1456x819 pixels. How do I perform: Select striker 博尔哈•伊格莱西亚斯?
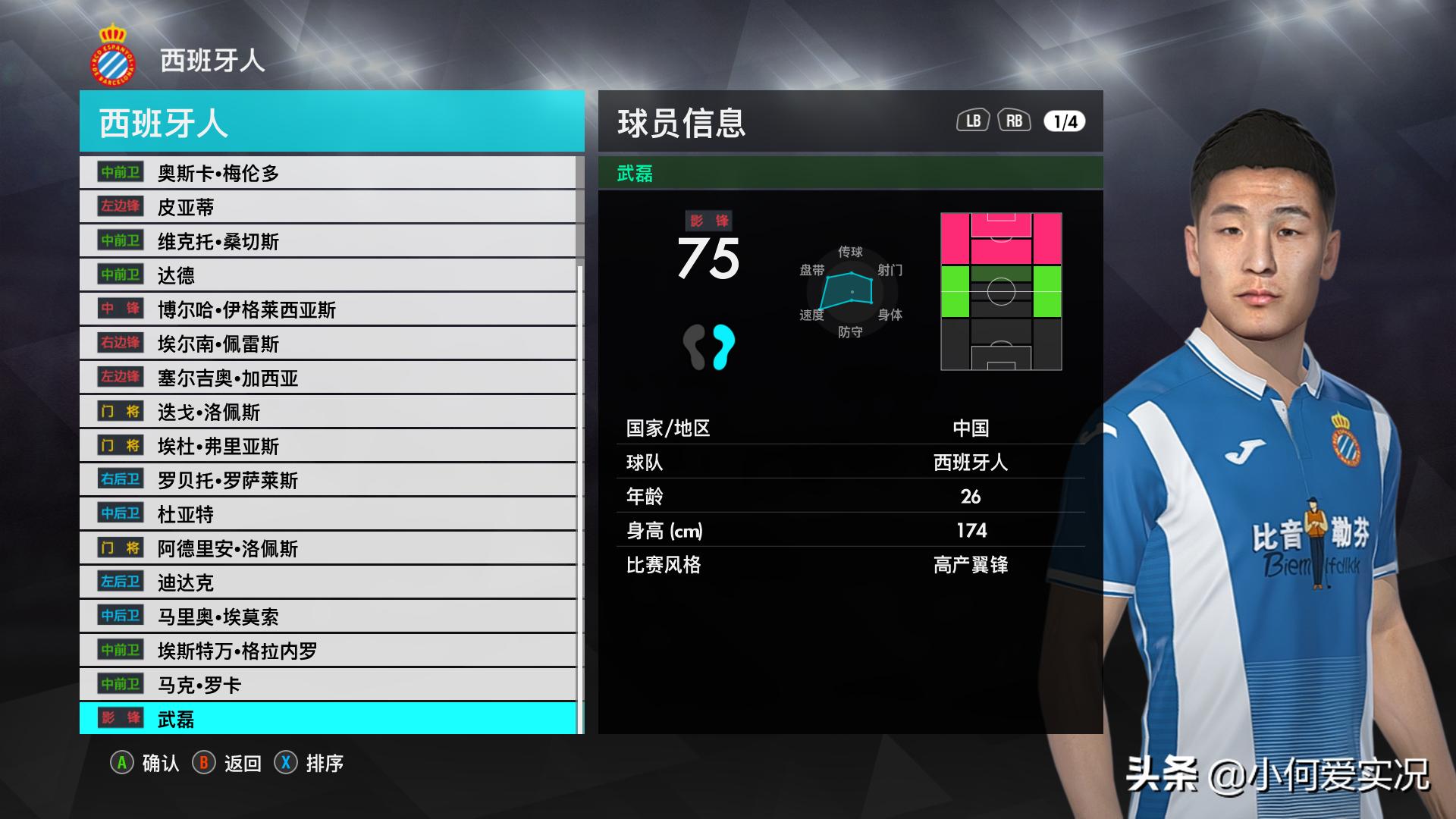pyautogui.click(x=328, y=309)
